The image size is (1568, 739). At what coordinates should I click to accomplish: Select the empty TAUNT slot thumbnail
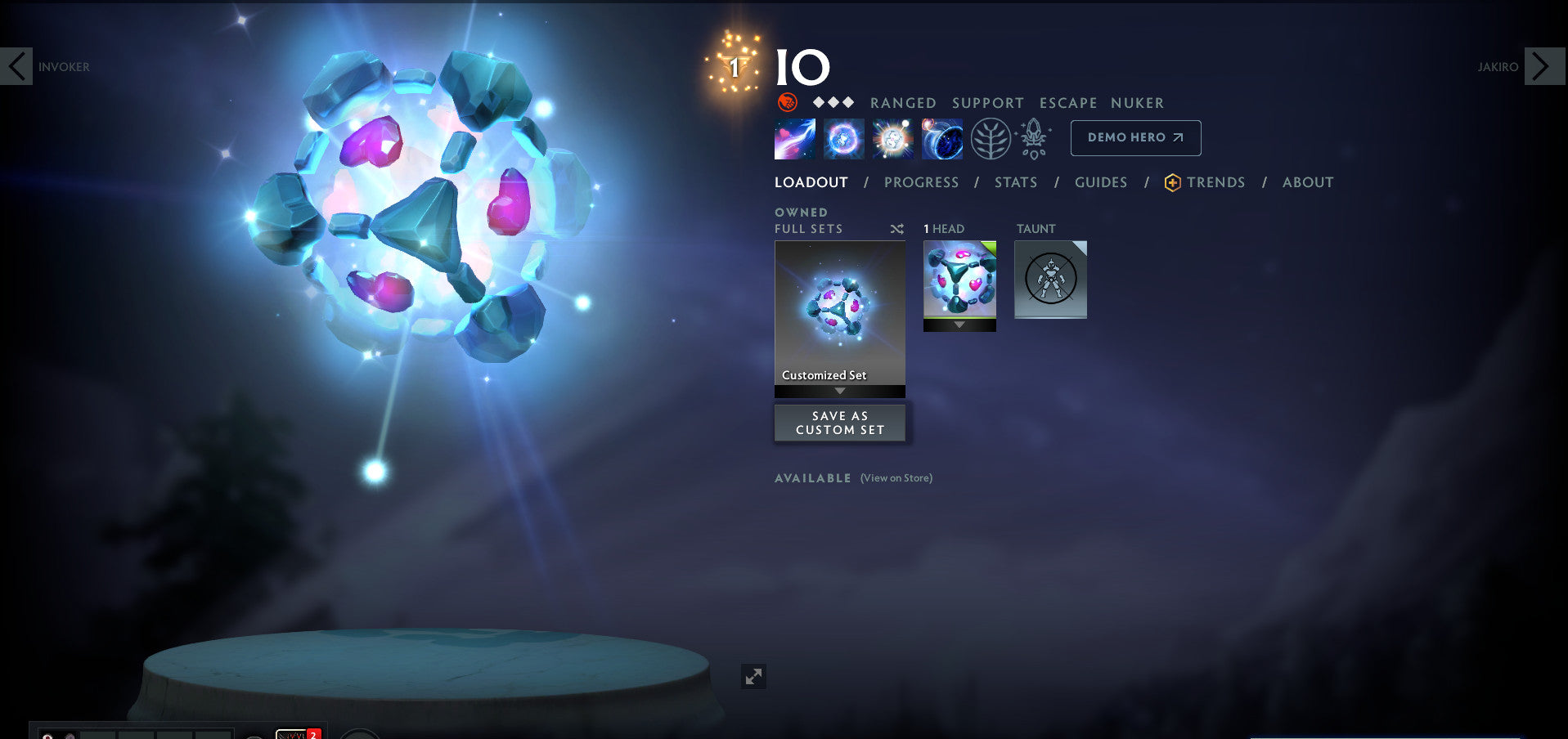pyautogui.click(x=1050, y=280)
